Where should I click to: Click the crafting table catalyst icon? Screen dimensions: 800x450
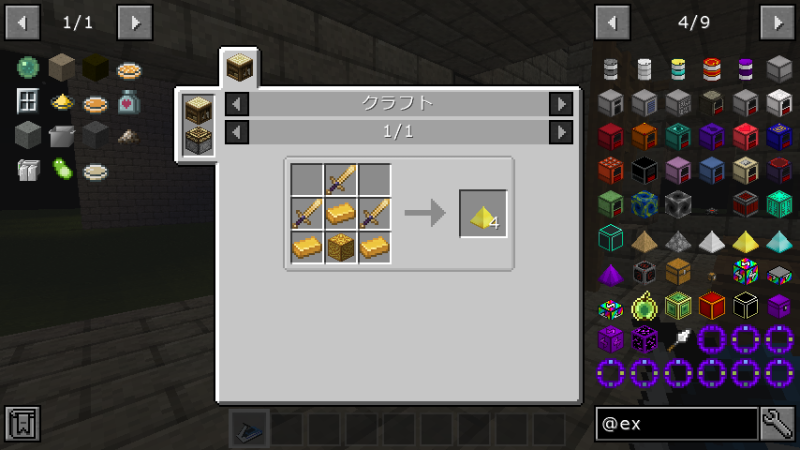(x=198, y=109)
